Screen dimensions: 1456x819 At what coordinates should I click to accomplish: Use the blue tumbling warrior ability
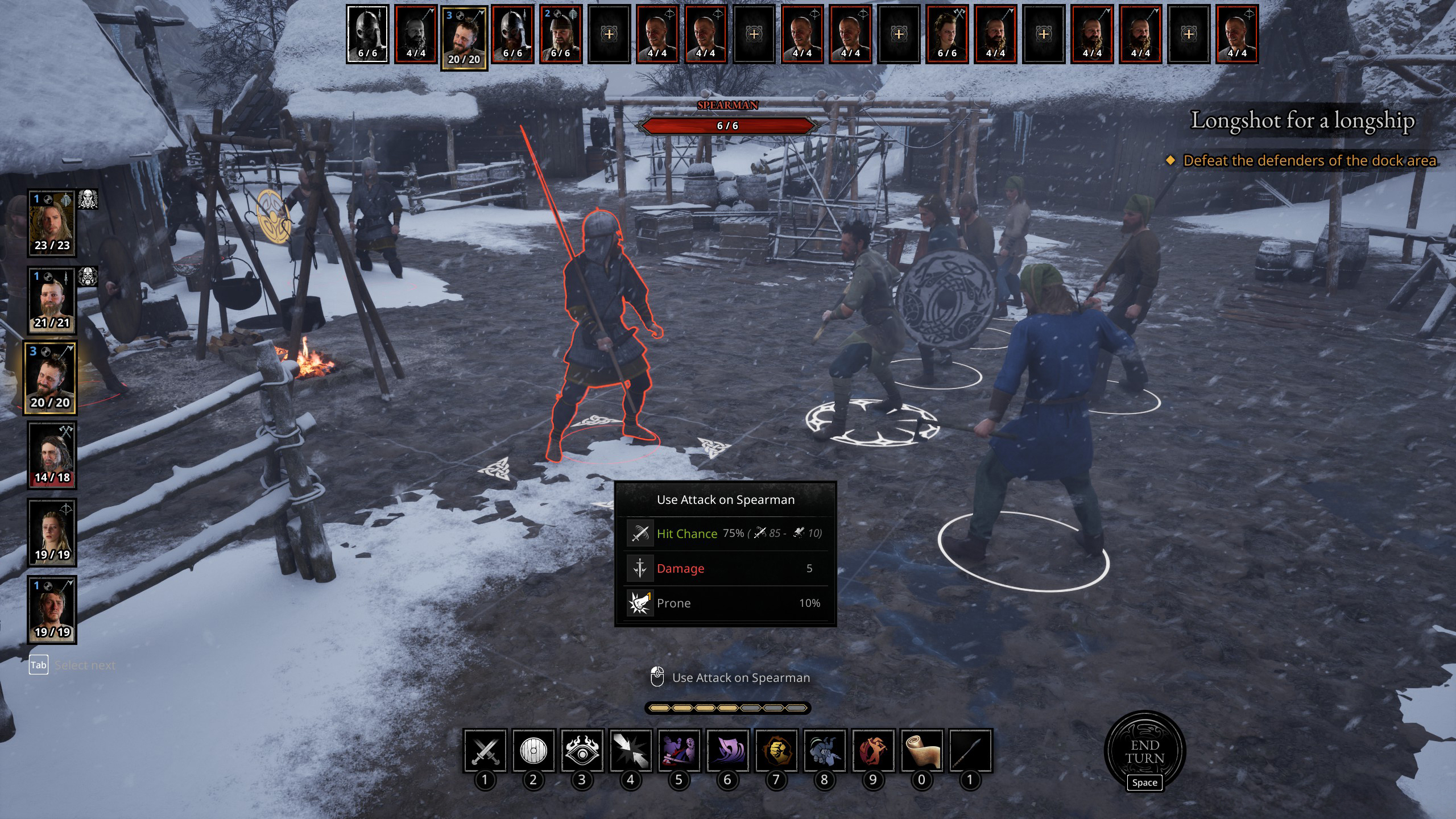click(x=825, y=751)
